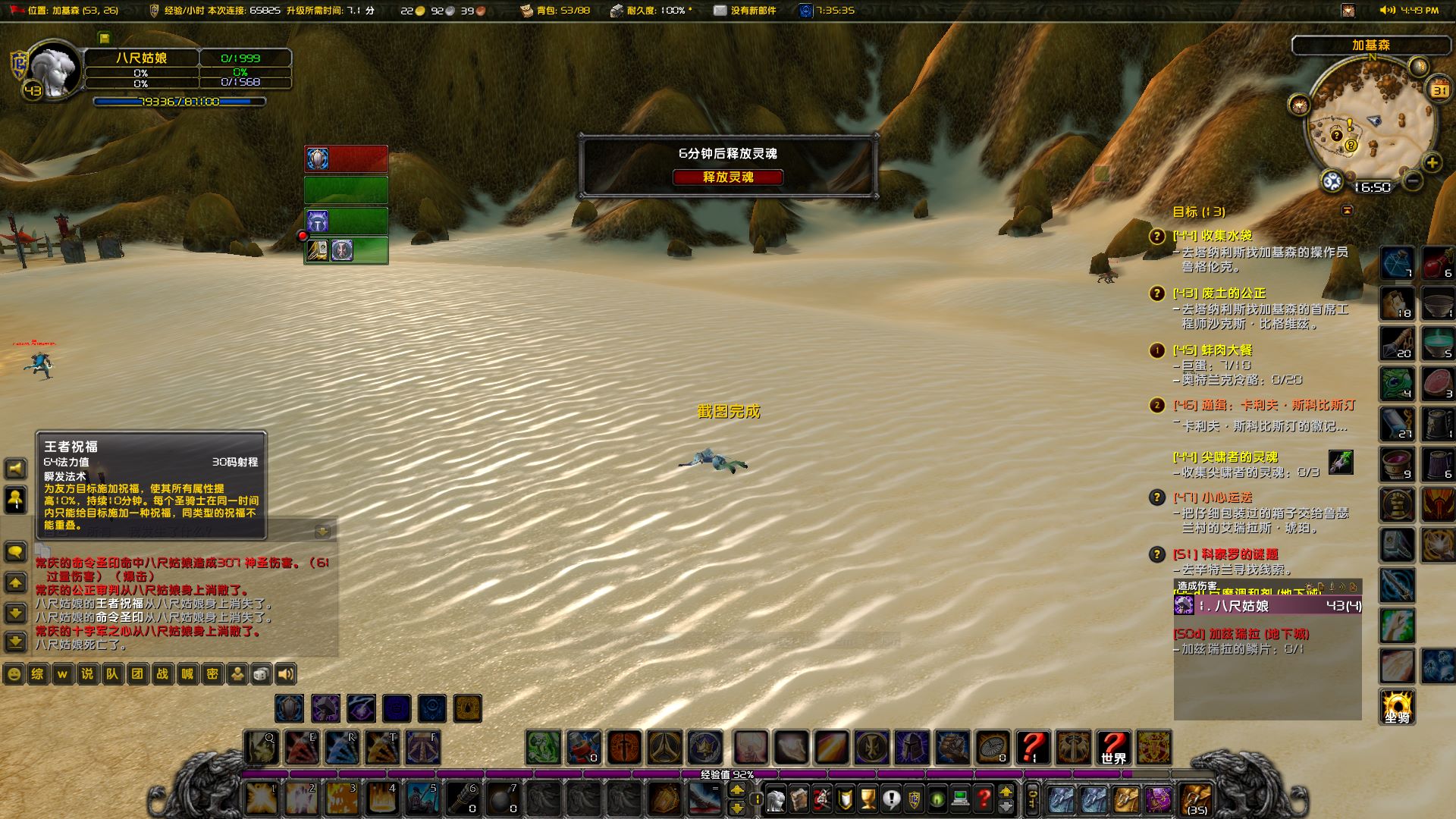Screen dimensions: 1456x819
Task: Select the 收集水袋 quest in the tracker
Action: click(x=1225, y=236)
